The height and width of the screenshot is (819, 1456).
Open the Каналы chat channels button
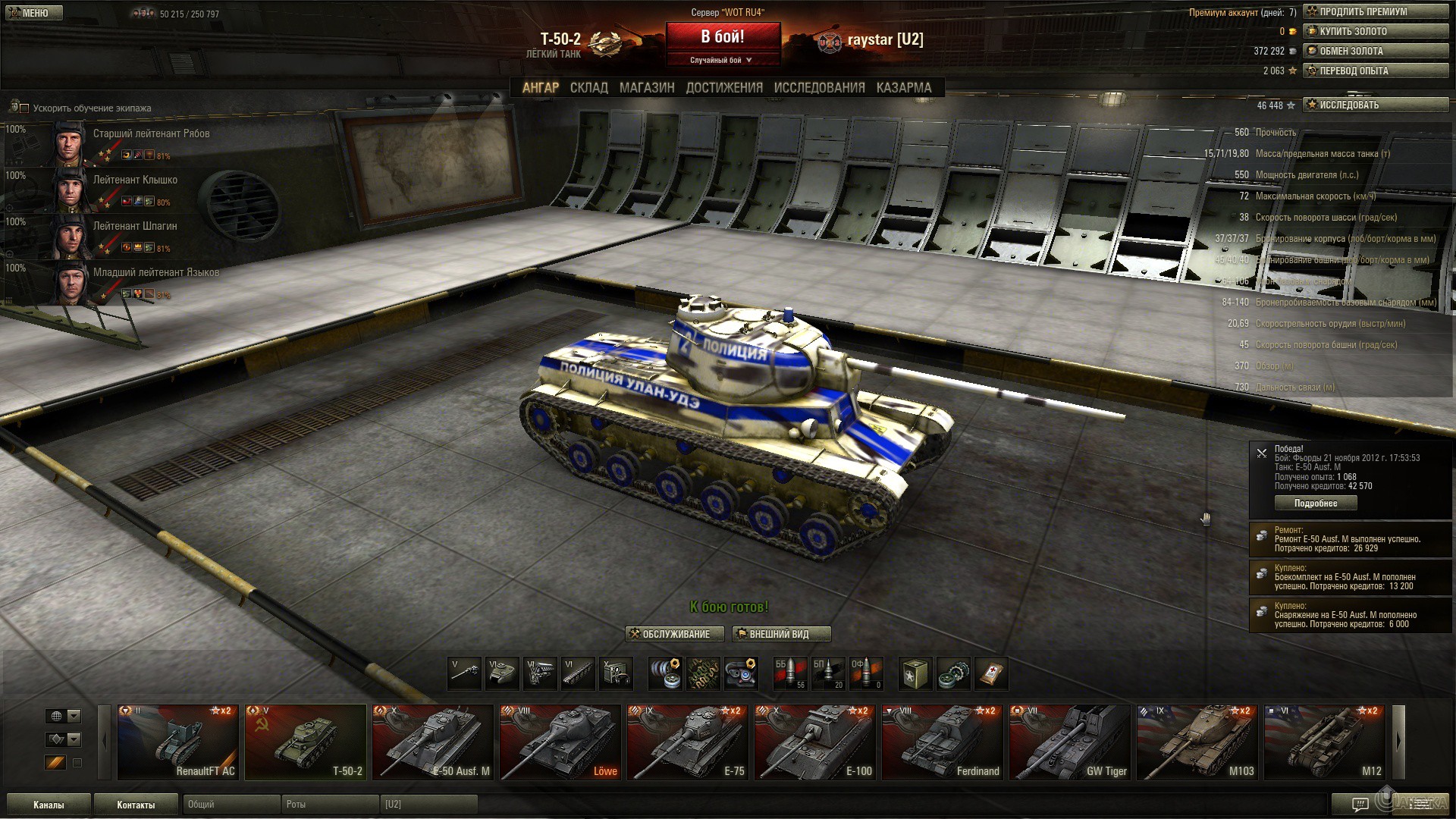(49, 805)
